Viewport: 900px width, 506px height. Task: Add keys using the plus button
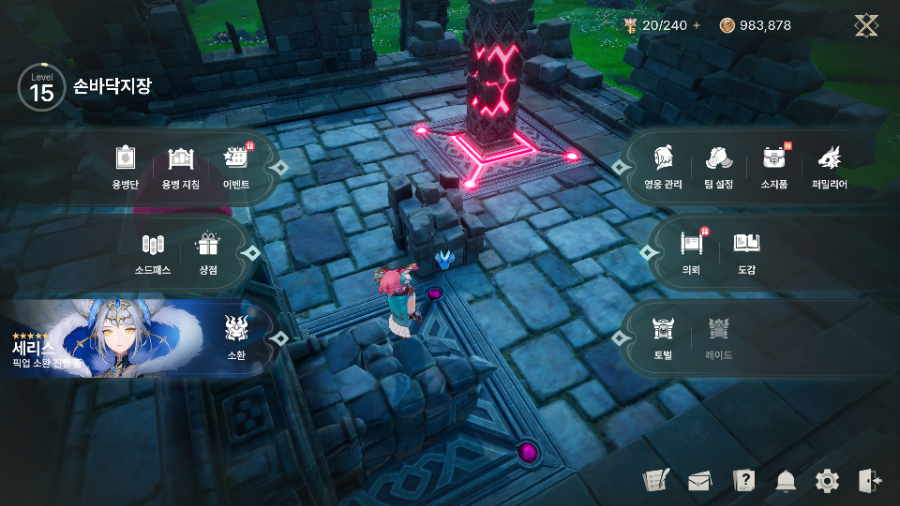697,25
